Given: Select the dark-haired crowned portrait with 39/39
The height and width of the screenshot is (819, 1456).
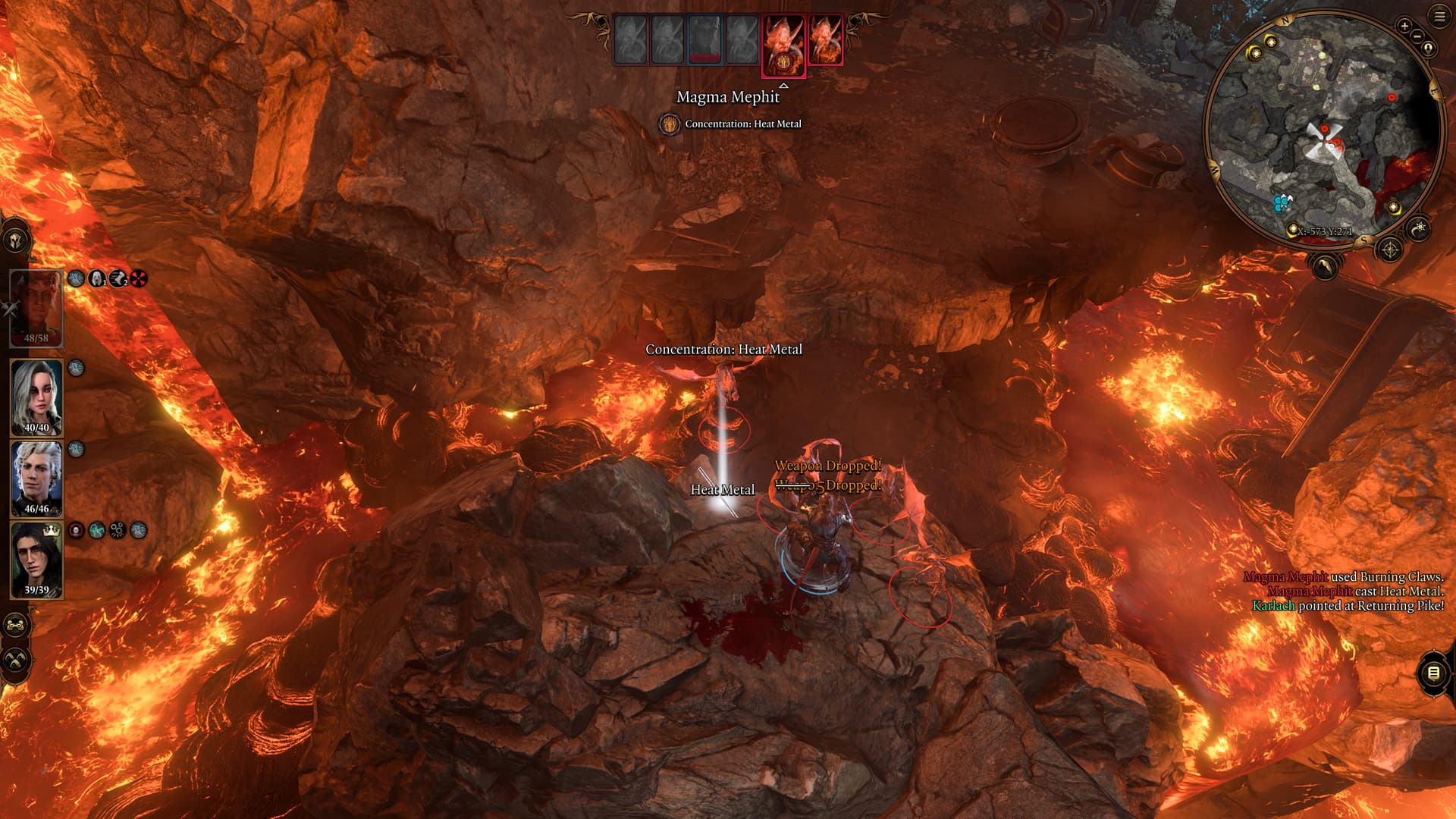Looking at the screenshot, I should [36, 560].
